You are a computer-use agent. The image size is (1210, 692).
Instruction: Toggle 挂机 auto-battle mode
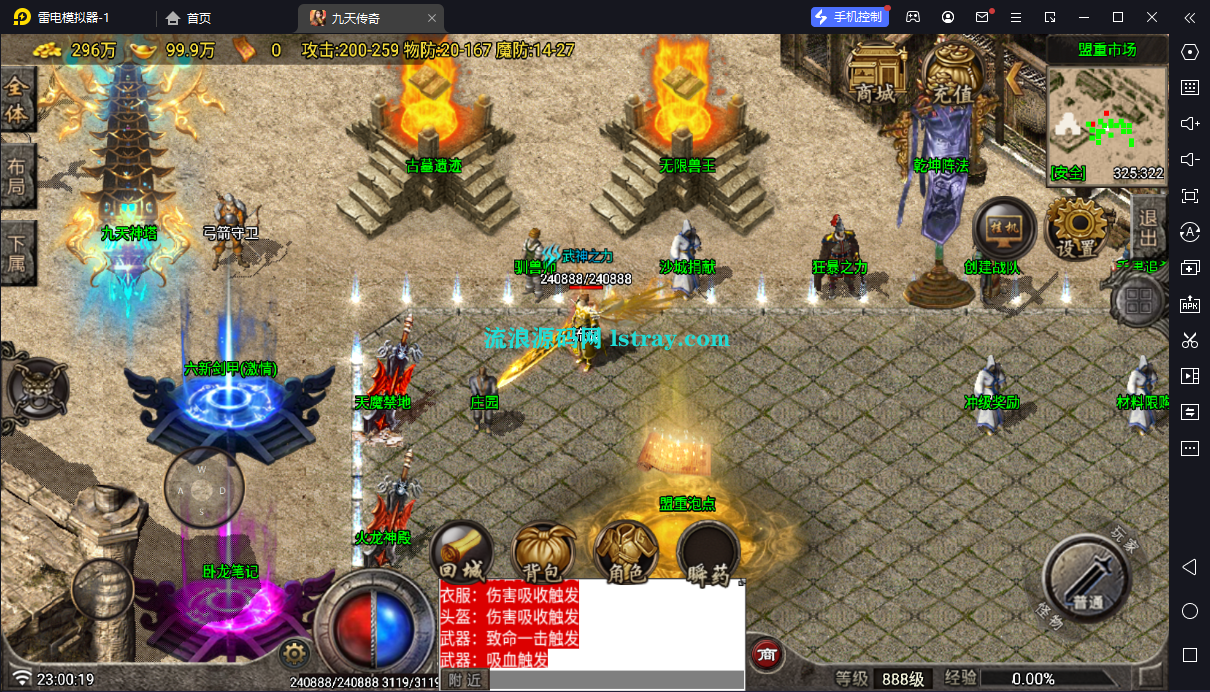(1001, 229)
